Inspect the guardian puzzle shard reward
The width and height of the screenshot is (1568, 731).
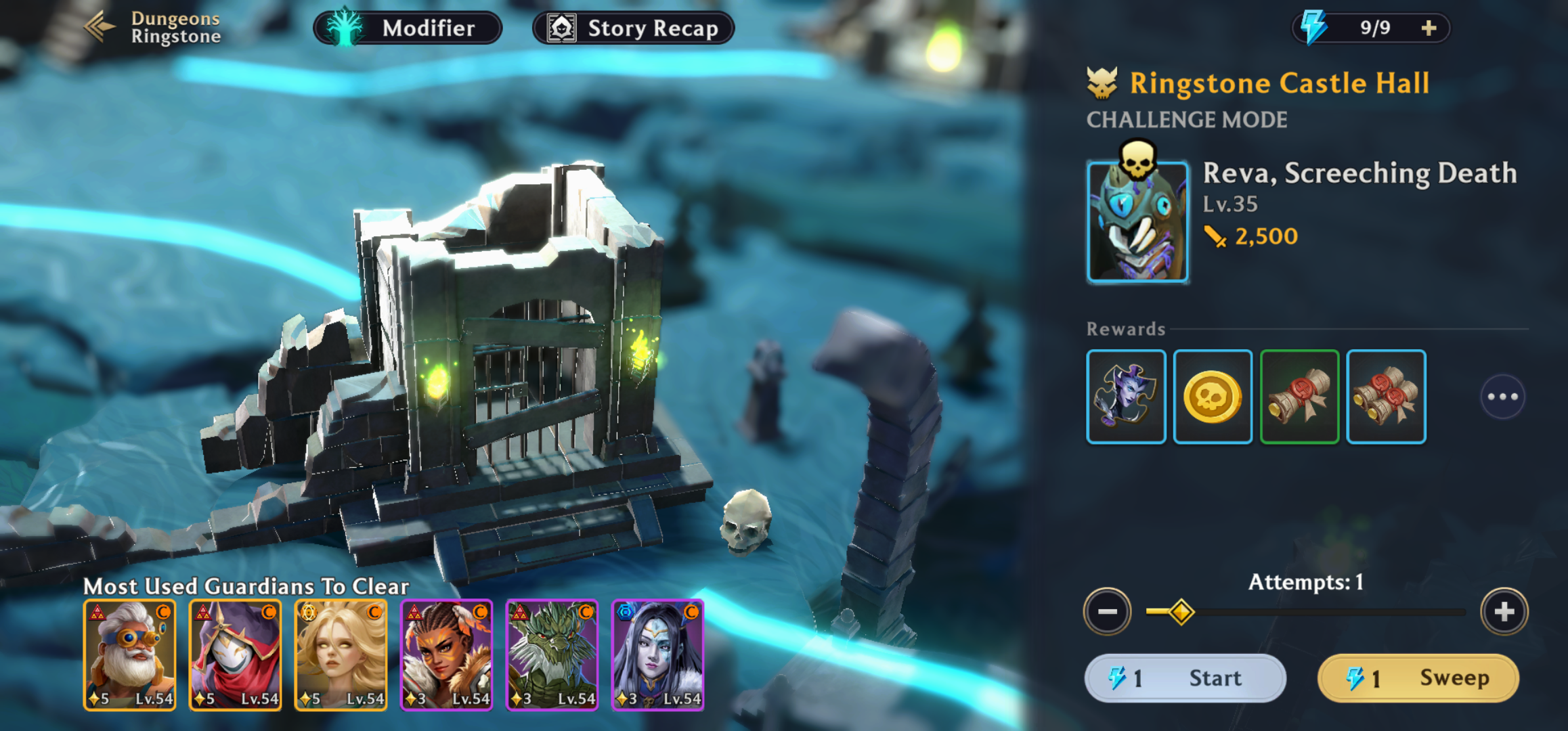pyautogui.click(x=1126, y=397)
